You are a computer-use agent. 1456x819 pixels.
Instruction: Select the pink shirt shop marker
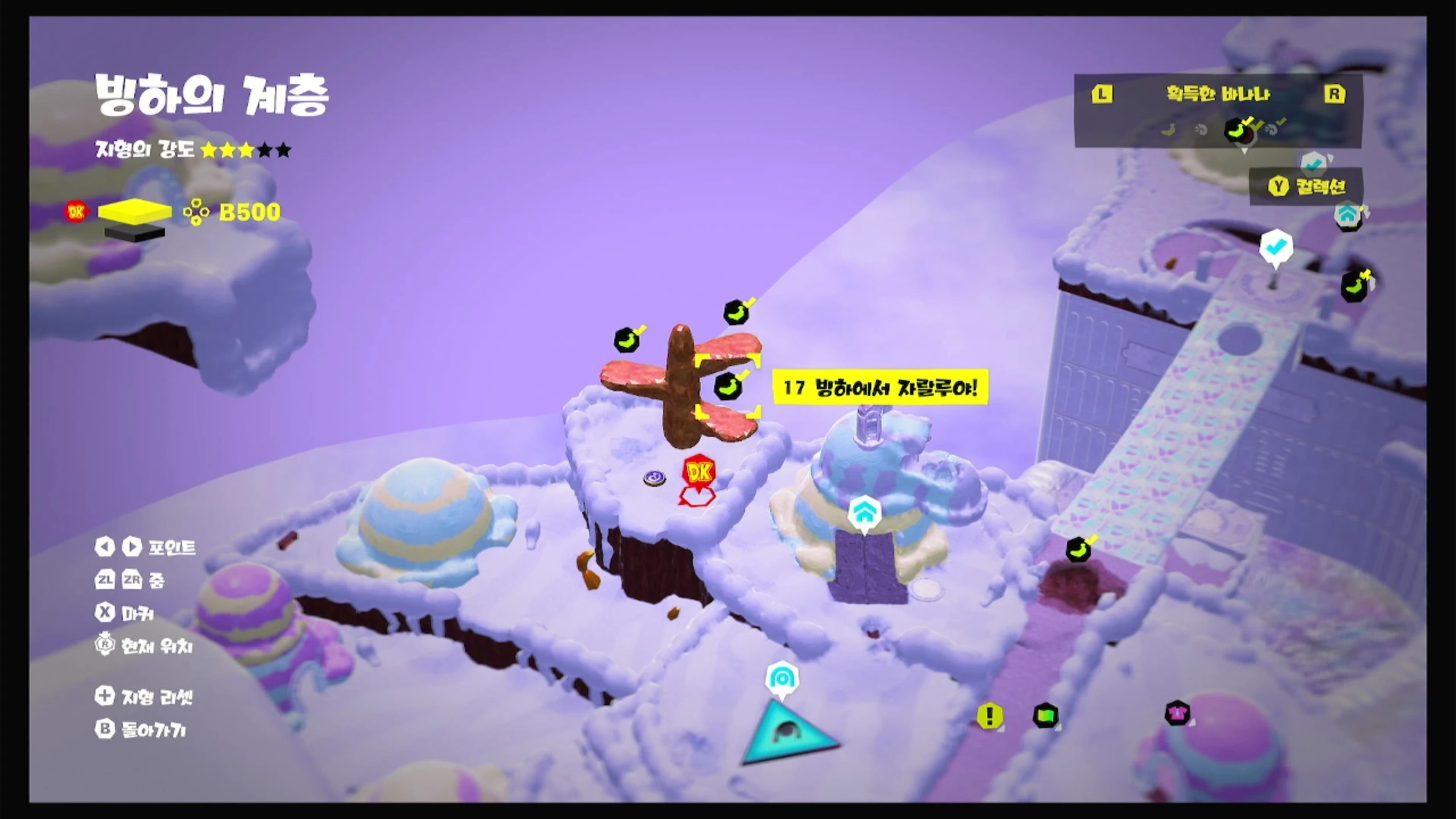click(x=1177, y=712)
